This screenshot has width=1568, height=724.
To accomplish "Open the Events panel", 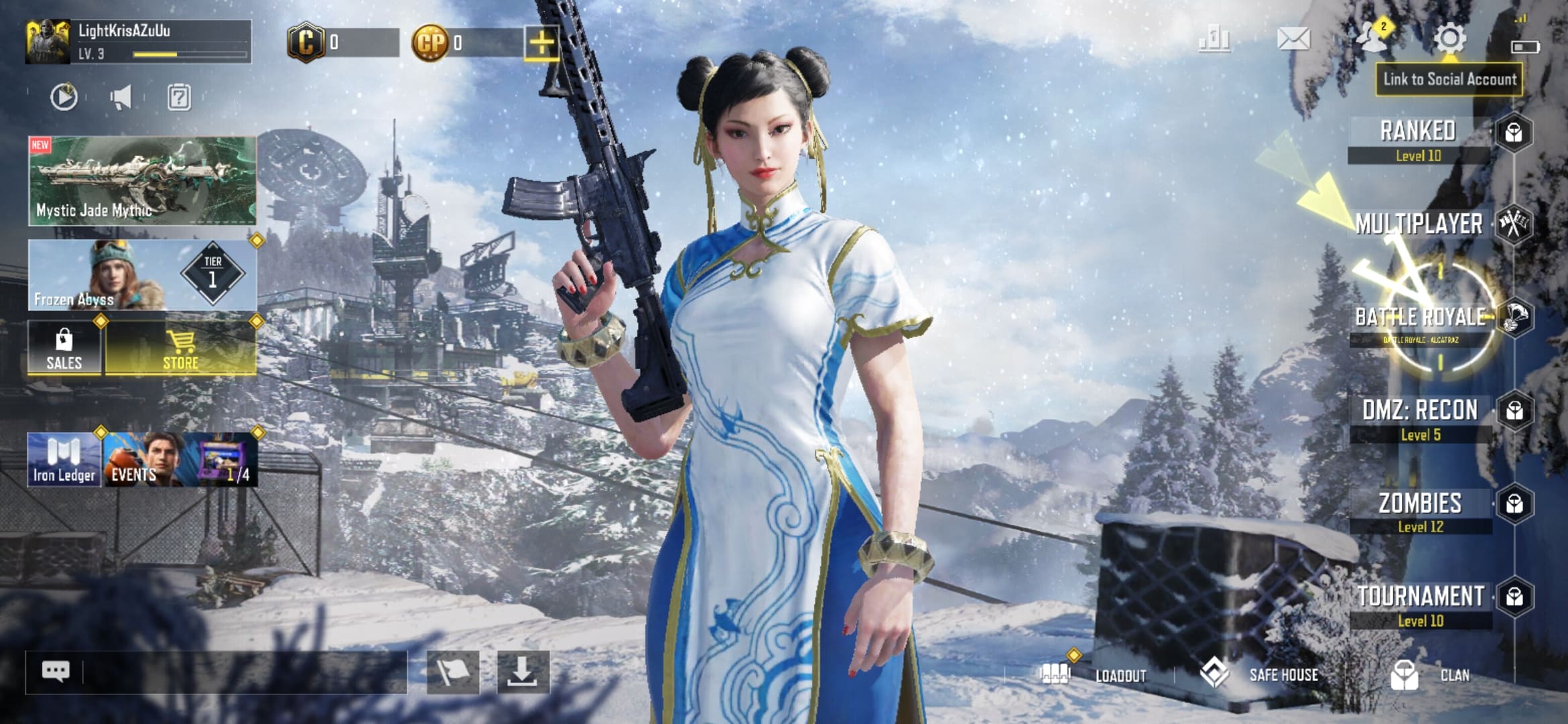I will click(x=180, y=460).
